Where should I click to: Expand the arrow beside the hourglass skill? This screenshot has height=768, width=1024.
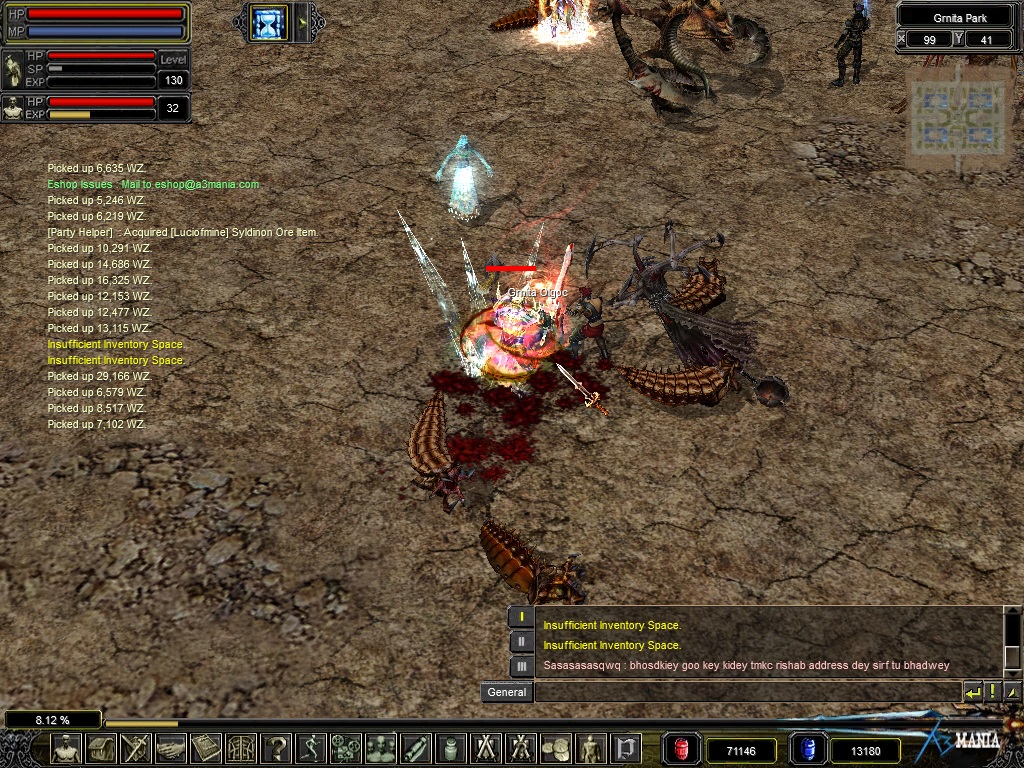[x=302, y=22]
